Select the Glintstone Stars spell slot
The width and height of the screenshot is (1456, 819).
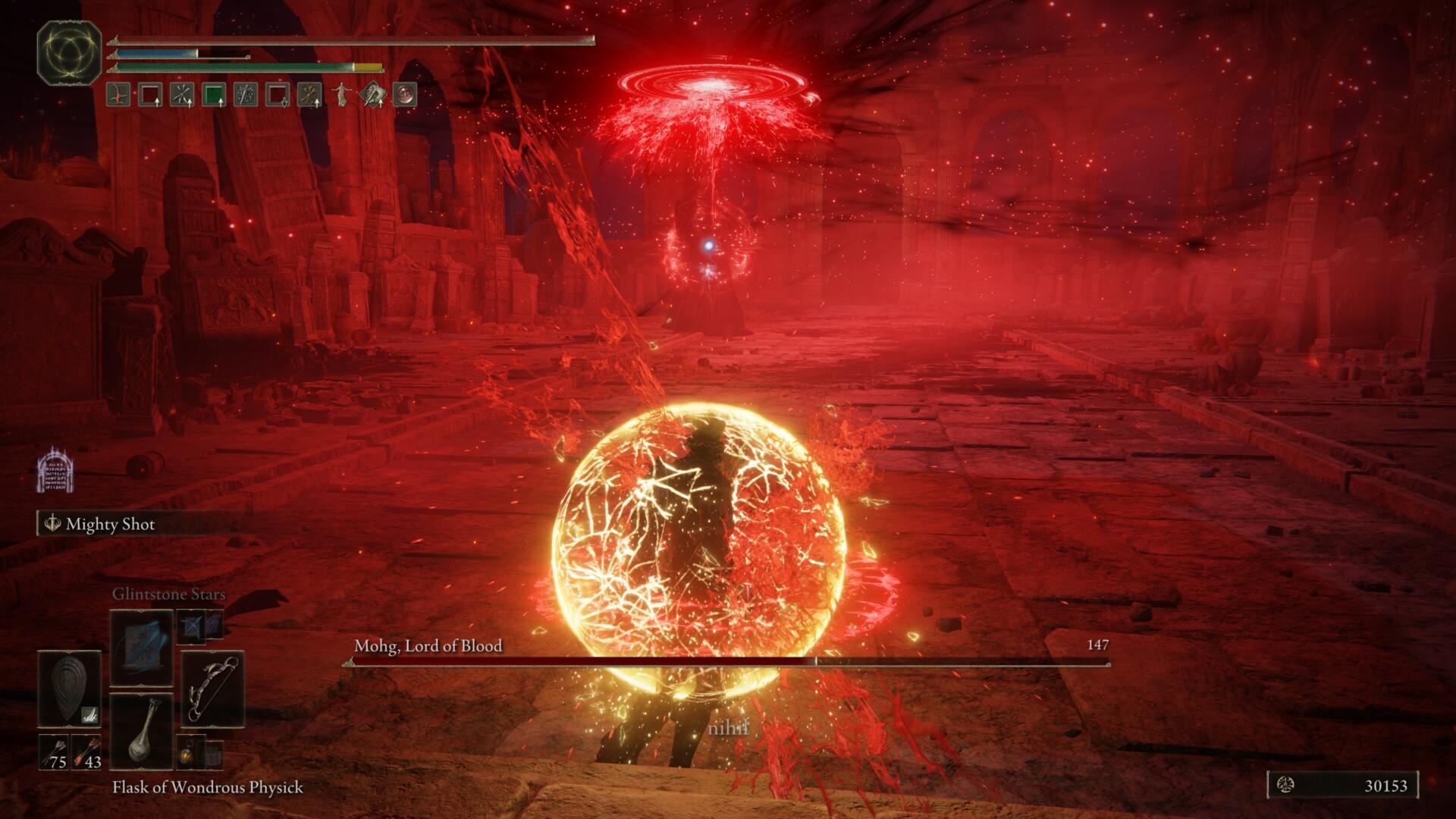(142, 647)
